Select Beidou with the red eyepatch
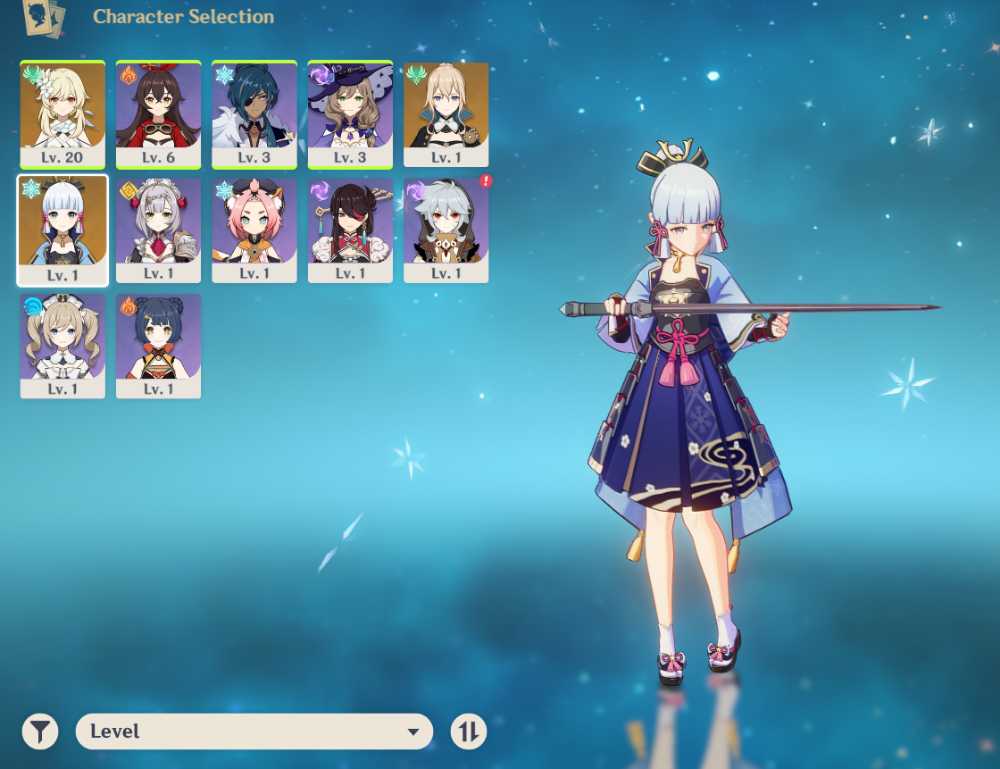The height and width of the screenshot is (769, 1000). click(350, 230)
